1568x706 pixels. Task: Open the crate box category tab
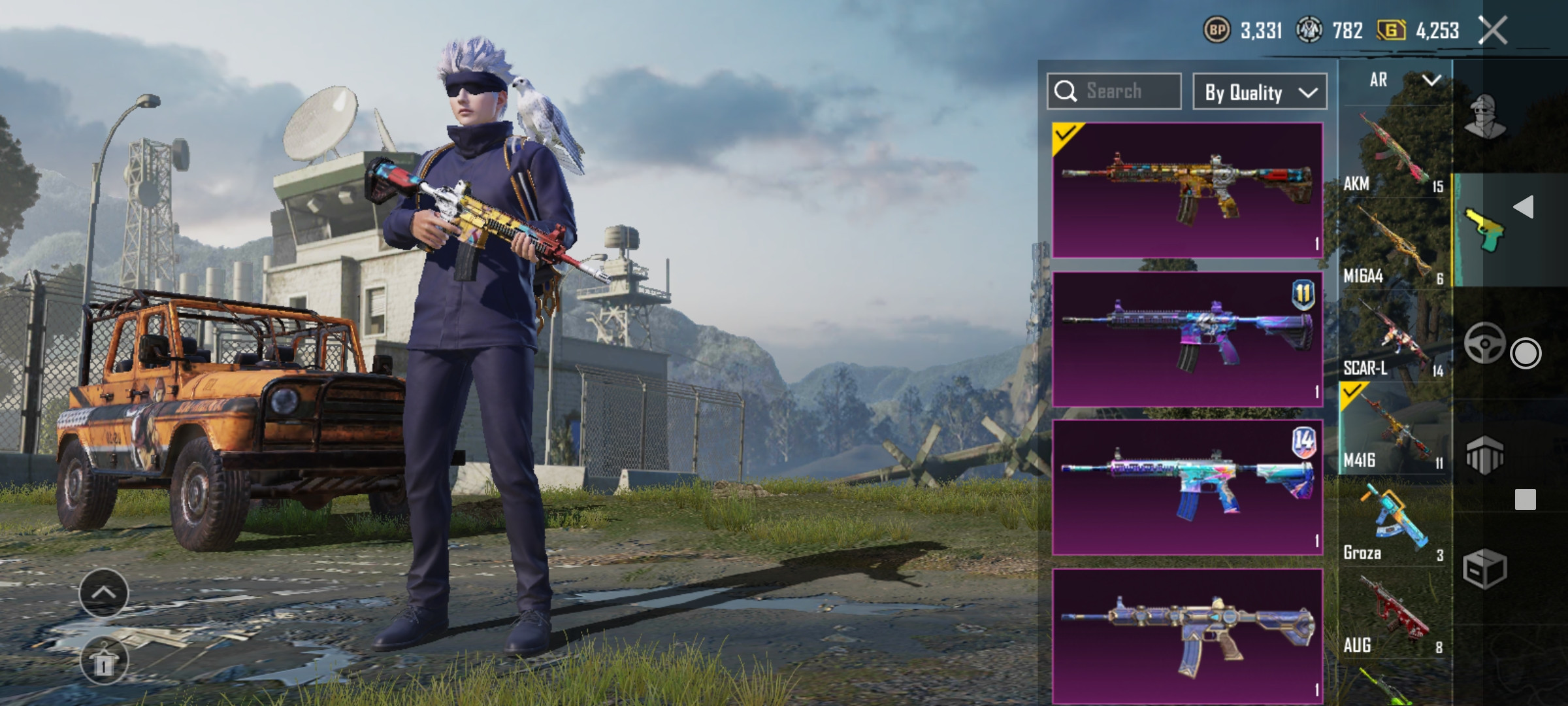1484,569
